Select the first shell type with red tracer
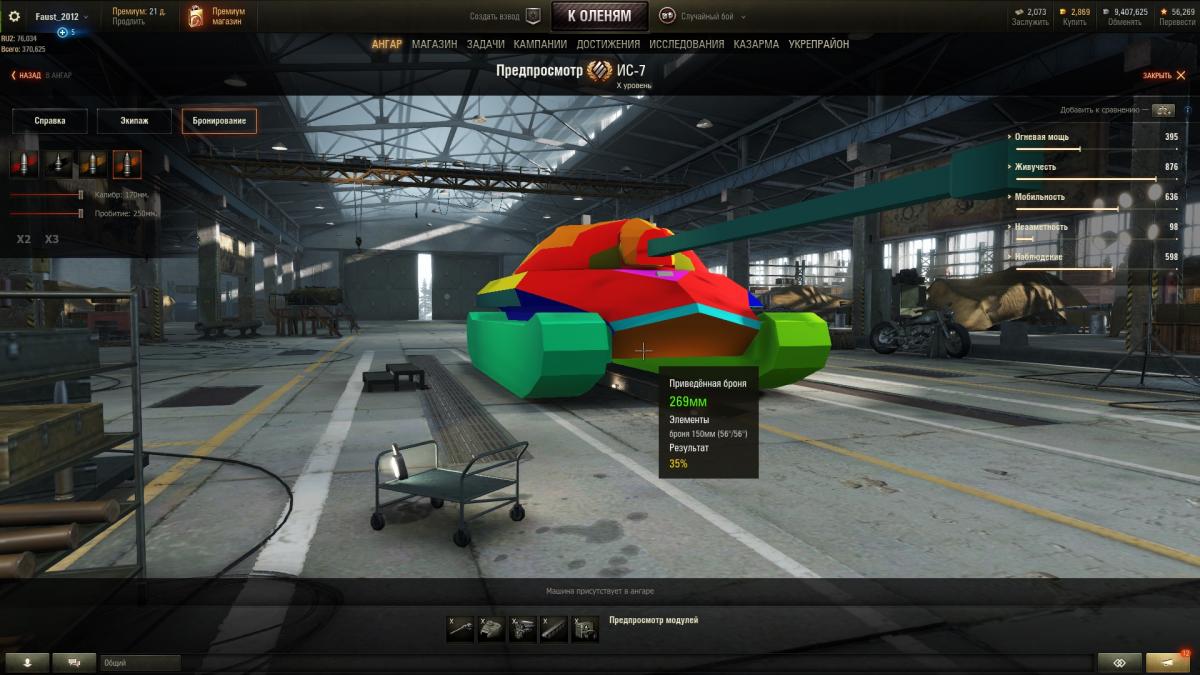 point(25,164)
